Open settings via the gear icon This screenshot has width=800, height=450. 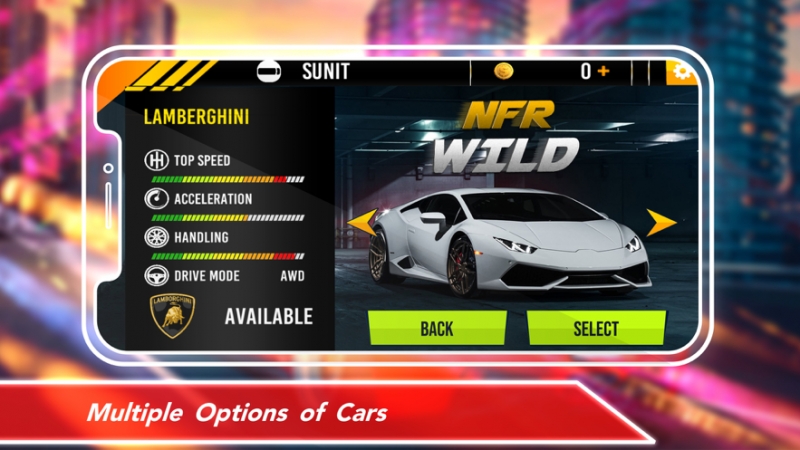[683, 72]
